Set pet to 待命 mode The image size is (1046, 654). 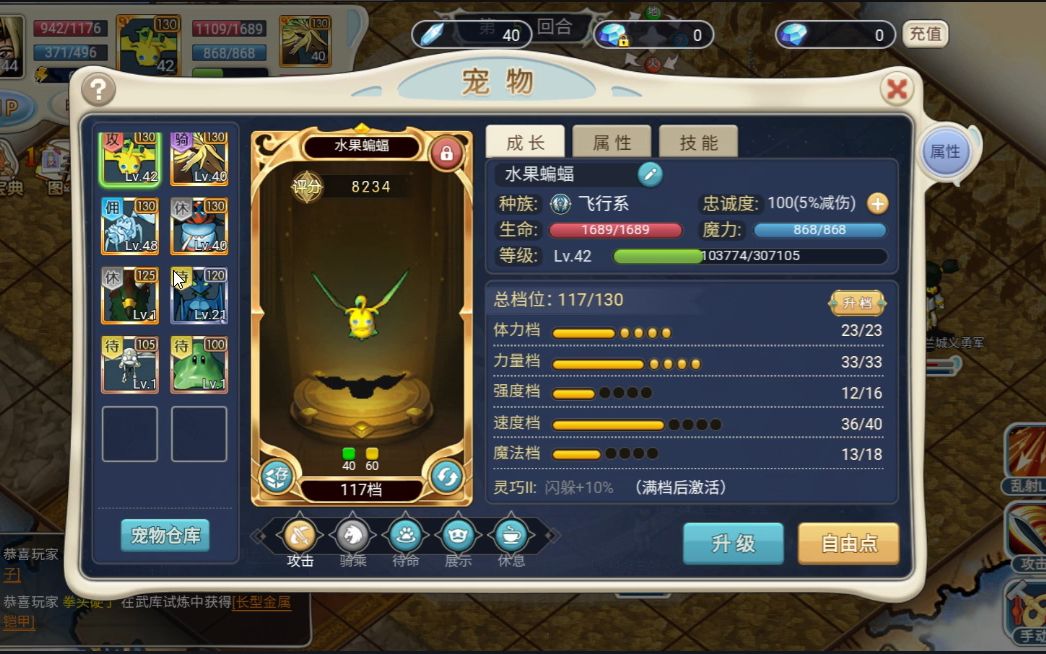click(405, 535)
